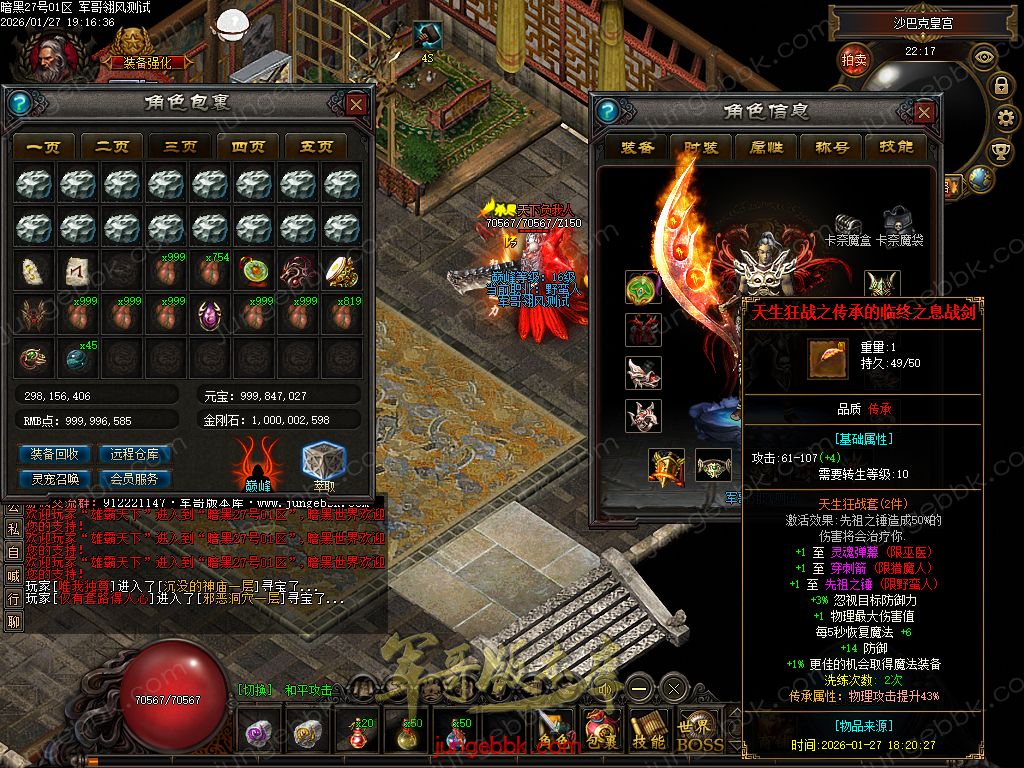This screenshot has height=768, width=1024.
Task: Open the 世界BOSS panel
Action: [x=697, y=733]
